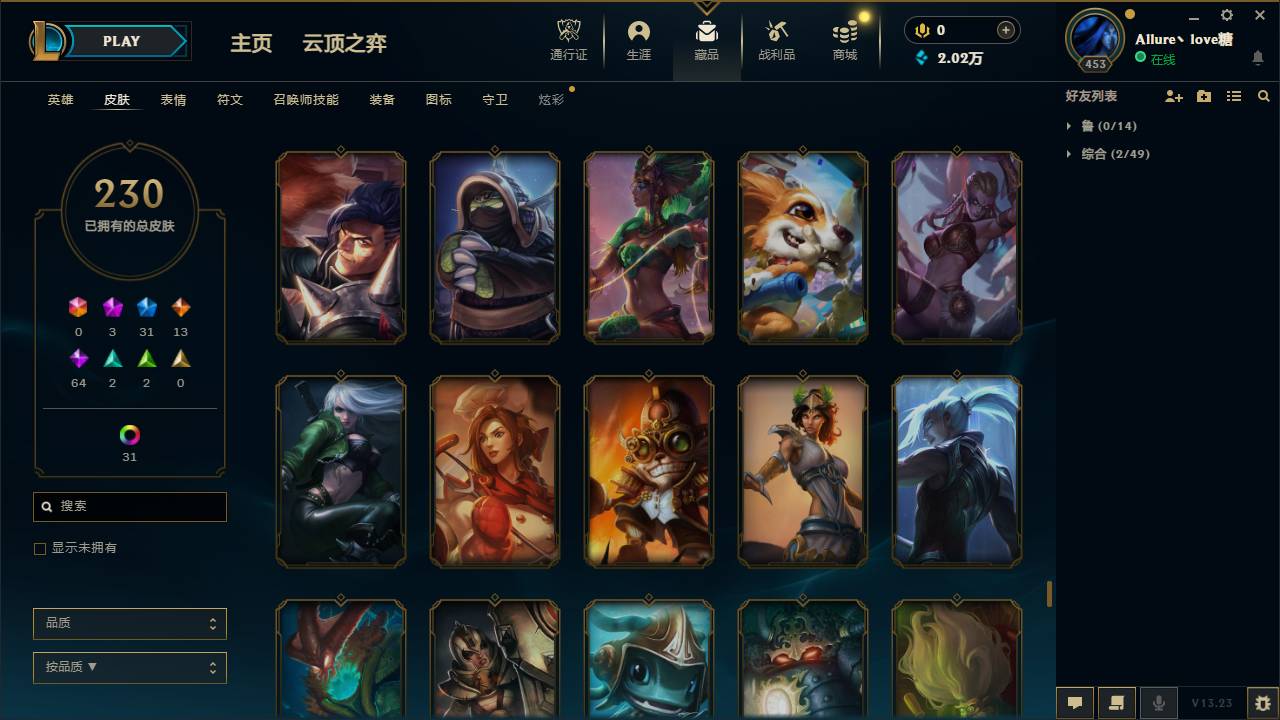Open the settings gear in the titlebar
This screenshot has height=720, width=1280.
pyautogui.click(x=1226, y=15)
